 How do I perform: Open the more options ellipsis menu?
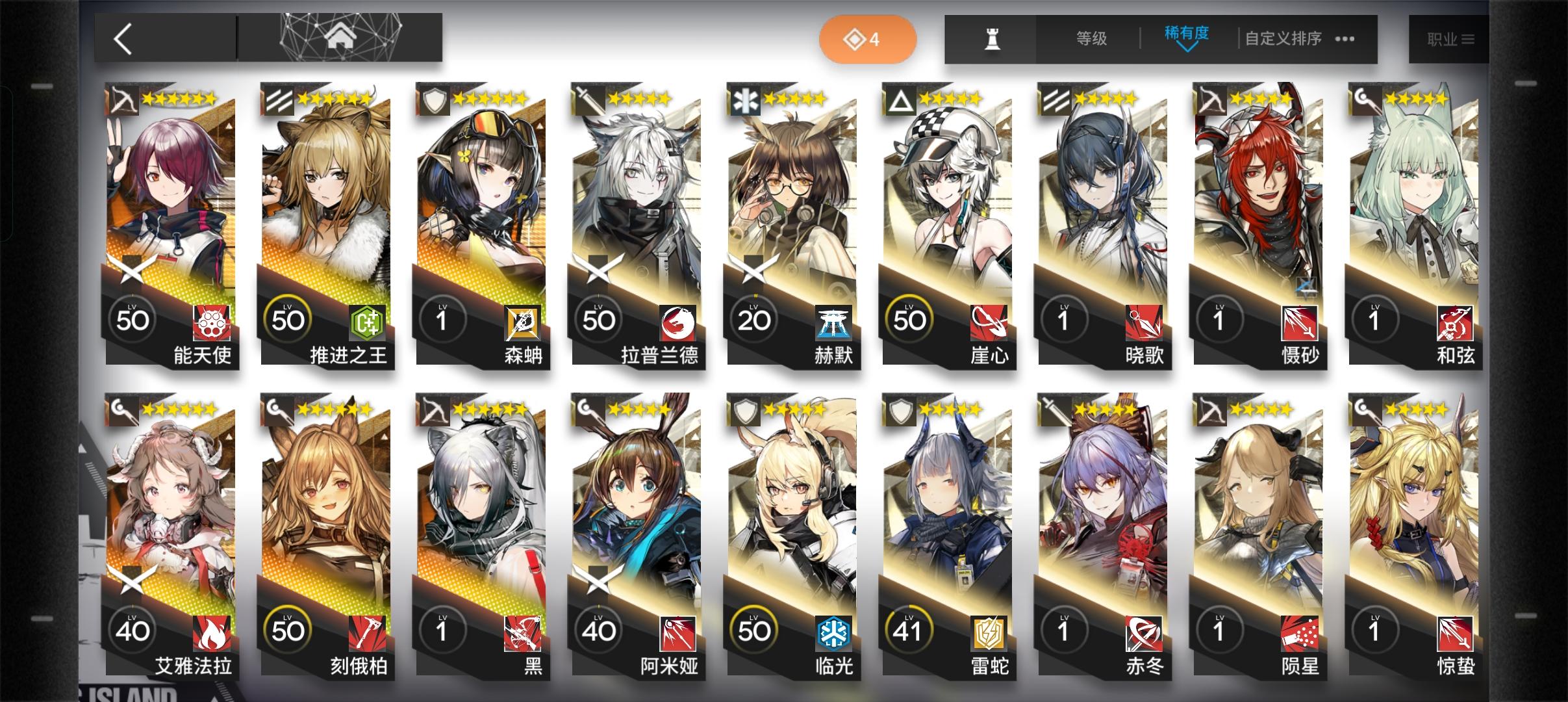[1343, 39]
